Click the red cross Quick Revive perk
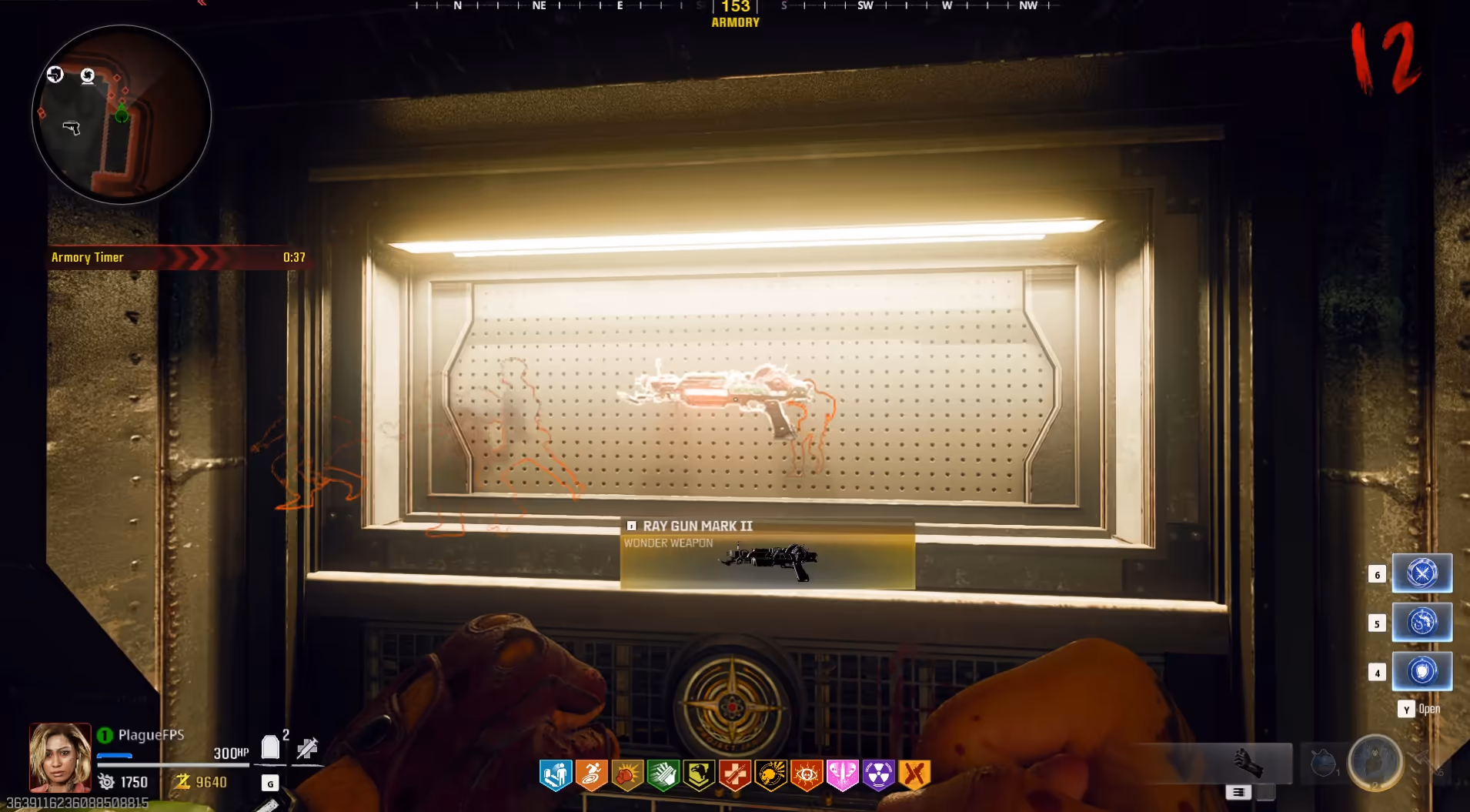This screenshot has width=1470, height=812. pyautogui.click(x=735, y=775)
